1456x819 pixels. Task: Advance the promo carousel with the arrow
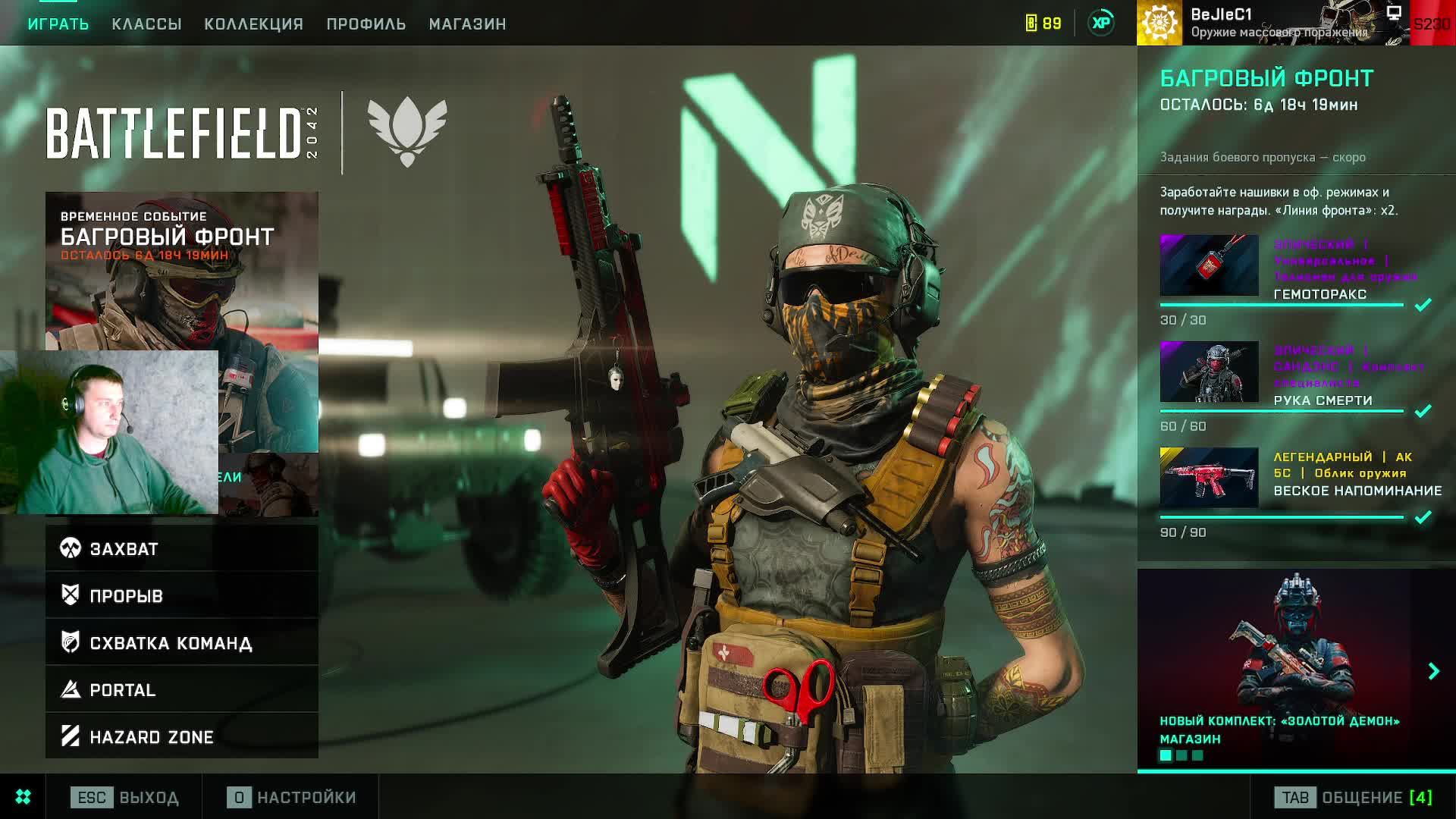[x=1433, y=671]
